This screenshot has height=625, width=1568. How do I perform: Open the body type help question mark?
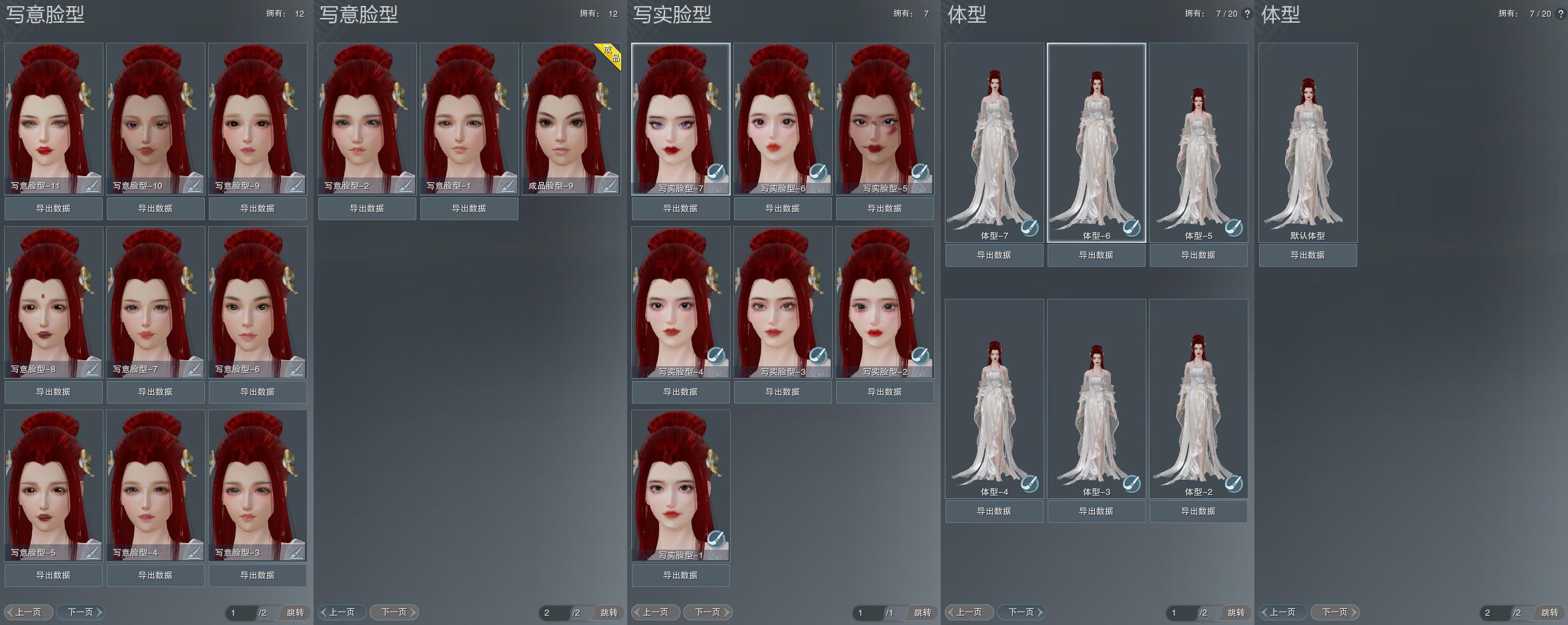pos(1247,14)
